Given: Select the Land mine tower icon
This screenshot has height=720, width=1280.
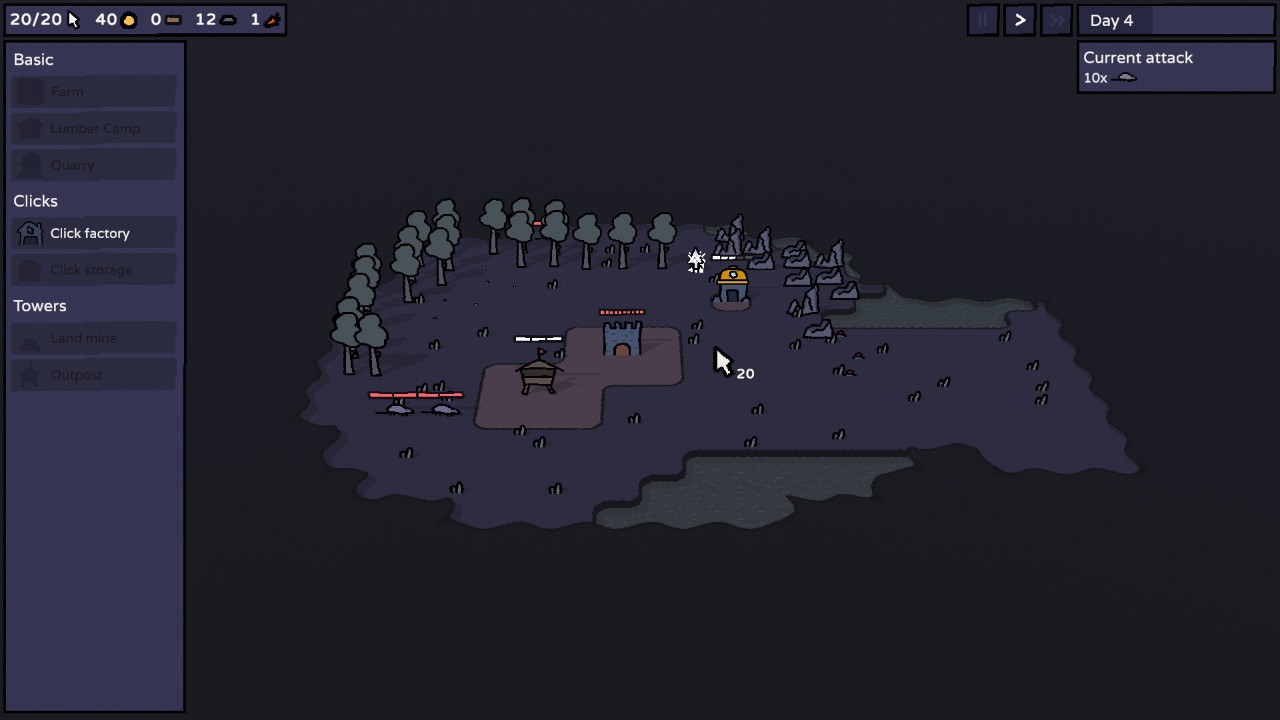Looking at the screenshot, I should (29, 338).
